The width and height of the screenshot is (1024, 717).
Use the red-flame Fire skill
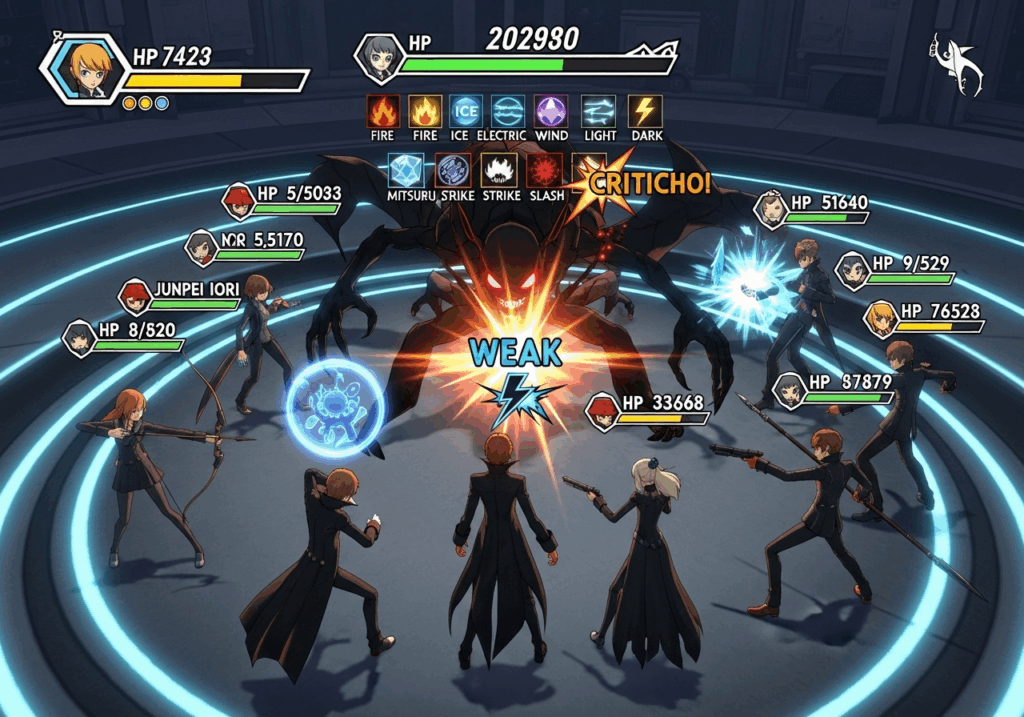click(x=383, y=110)
